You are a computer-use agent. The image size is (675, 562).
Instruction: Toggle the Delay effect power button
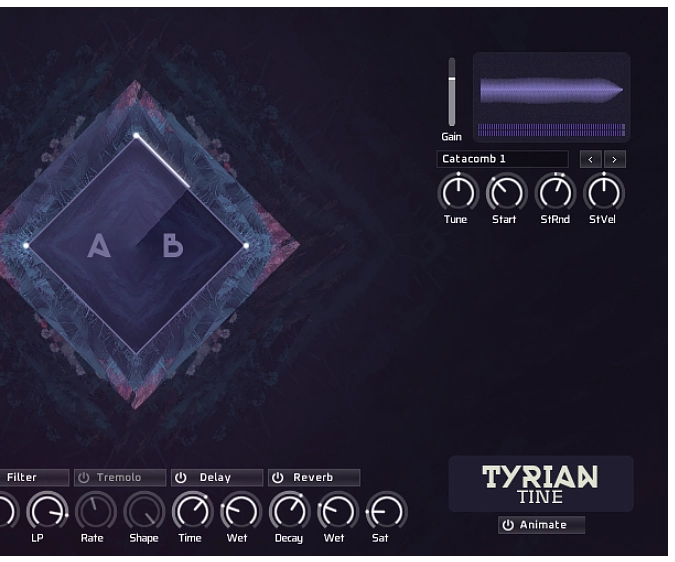coord(181,478)
